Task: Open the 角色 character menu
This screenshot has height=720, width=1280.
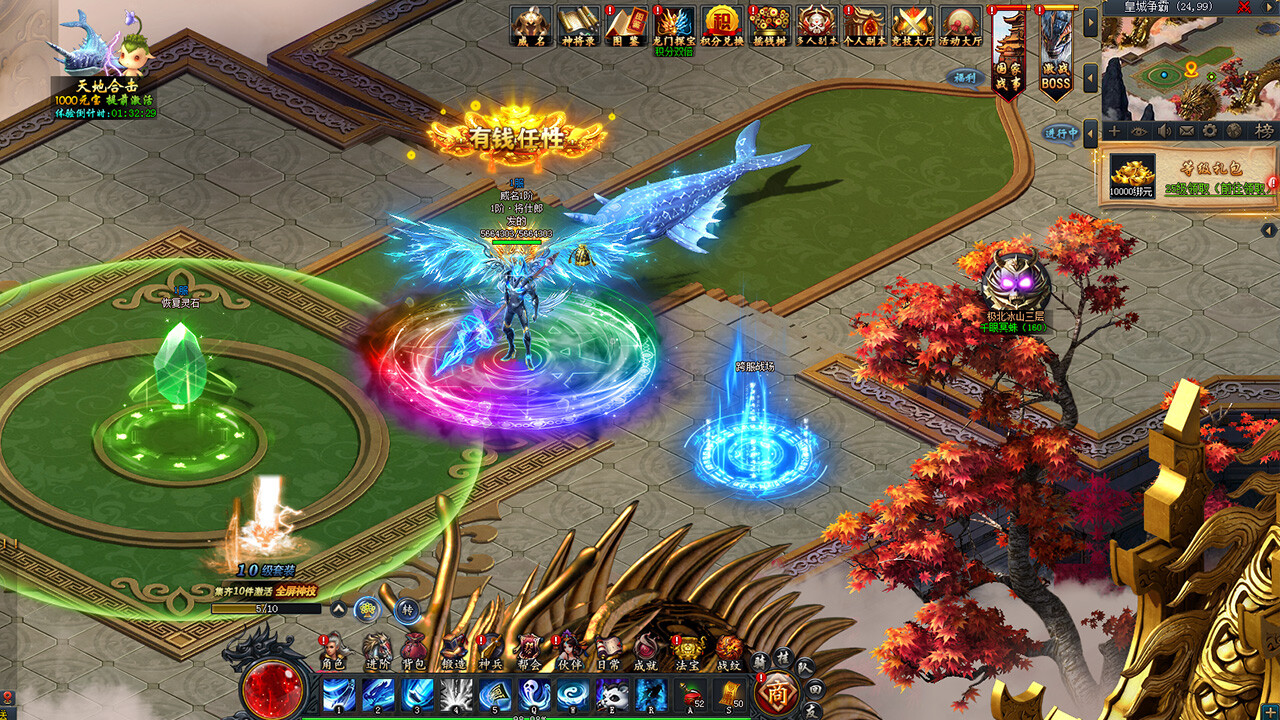Action: click(x=333, y=649)
